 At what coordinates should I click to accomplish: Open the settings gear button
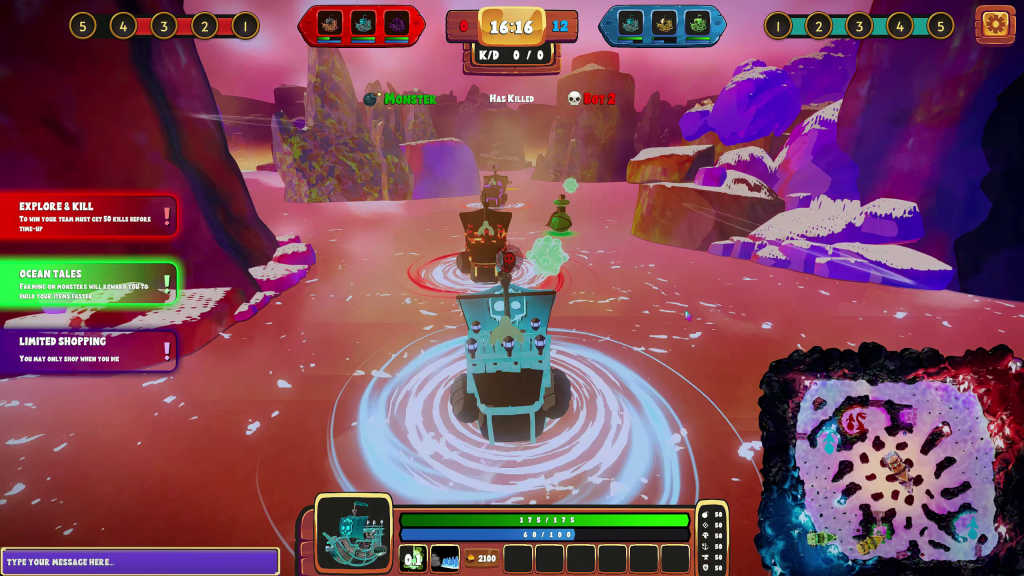point(994,25)
